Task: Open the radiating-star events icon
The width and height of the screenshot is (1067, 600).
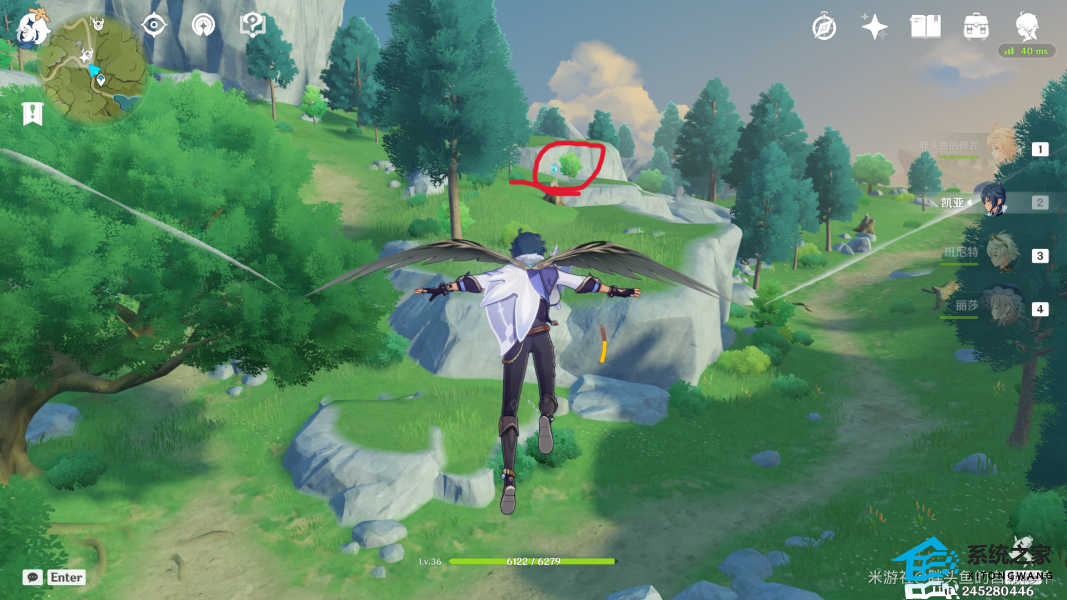Action: 204,25
